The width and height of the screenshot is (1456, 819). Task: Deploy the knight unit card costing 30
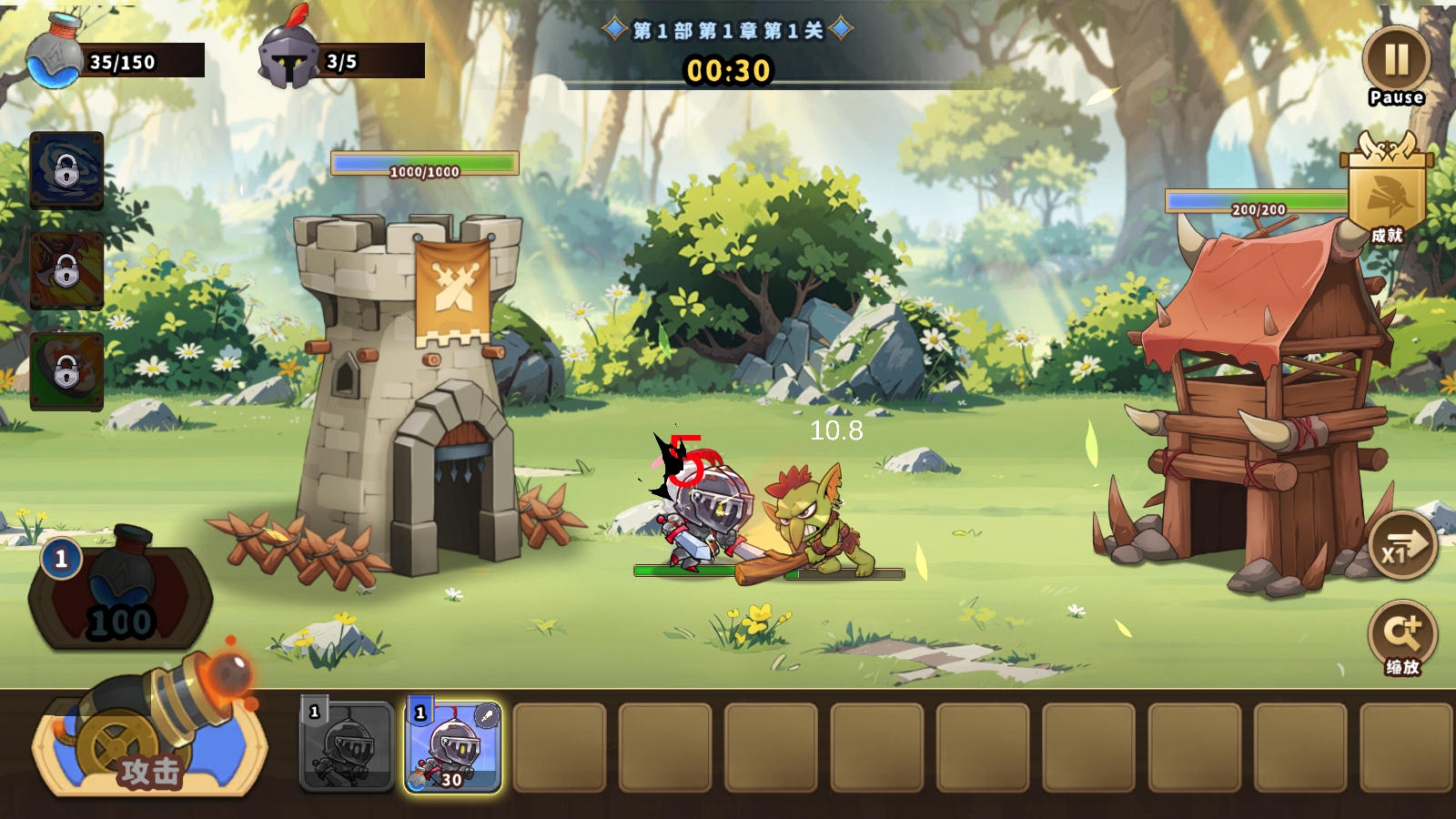453,746
